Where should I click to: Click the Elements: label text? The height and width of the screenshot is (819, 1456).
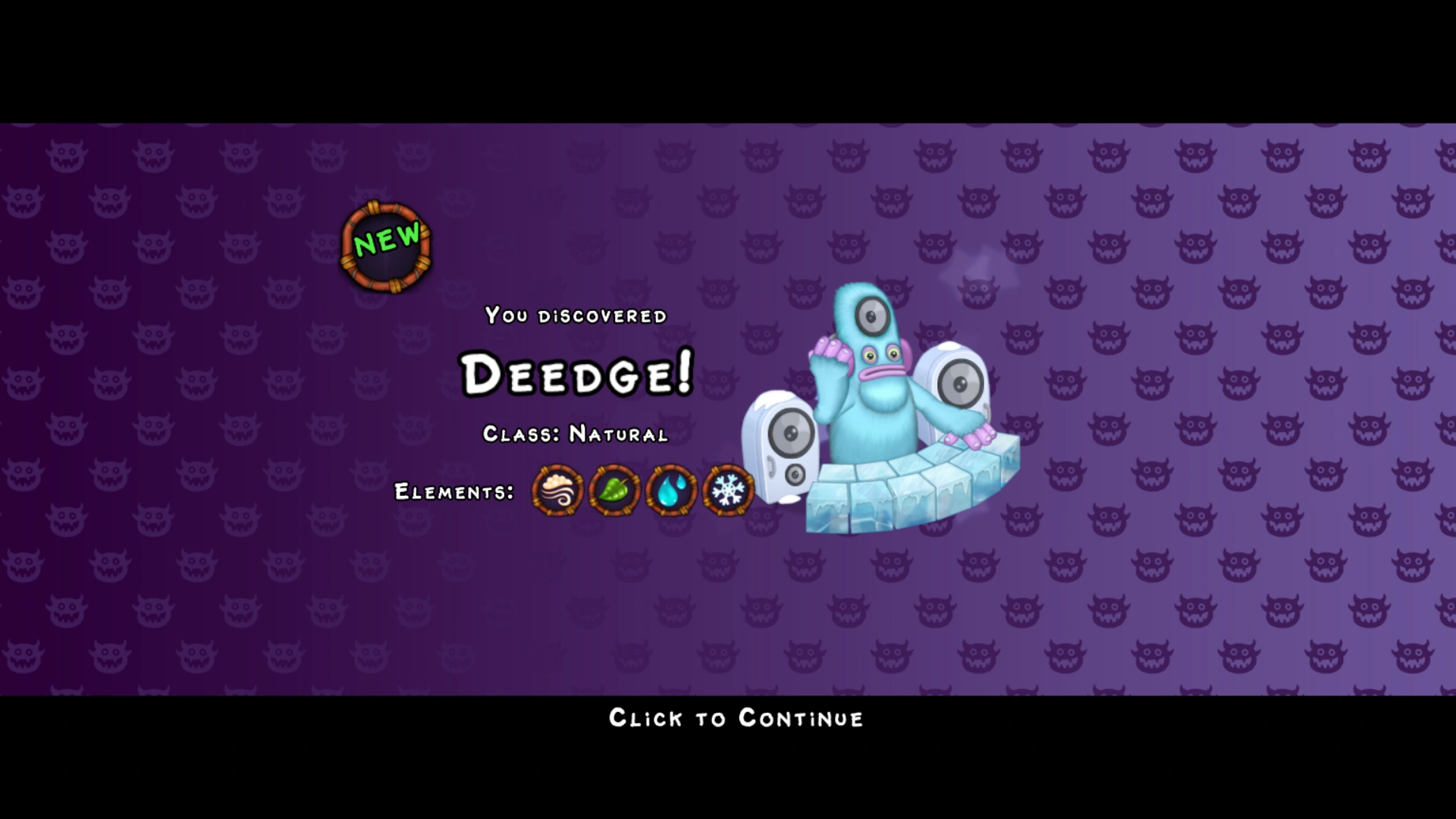(x=453, y=492)
